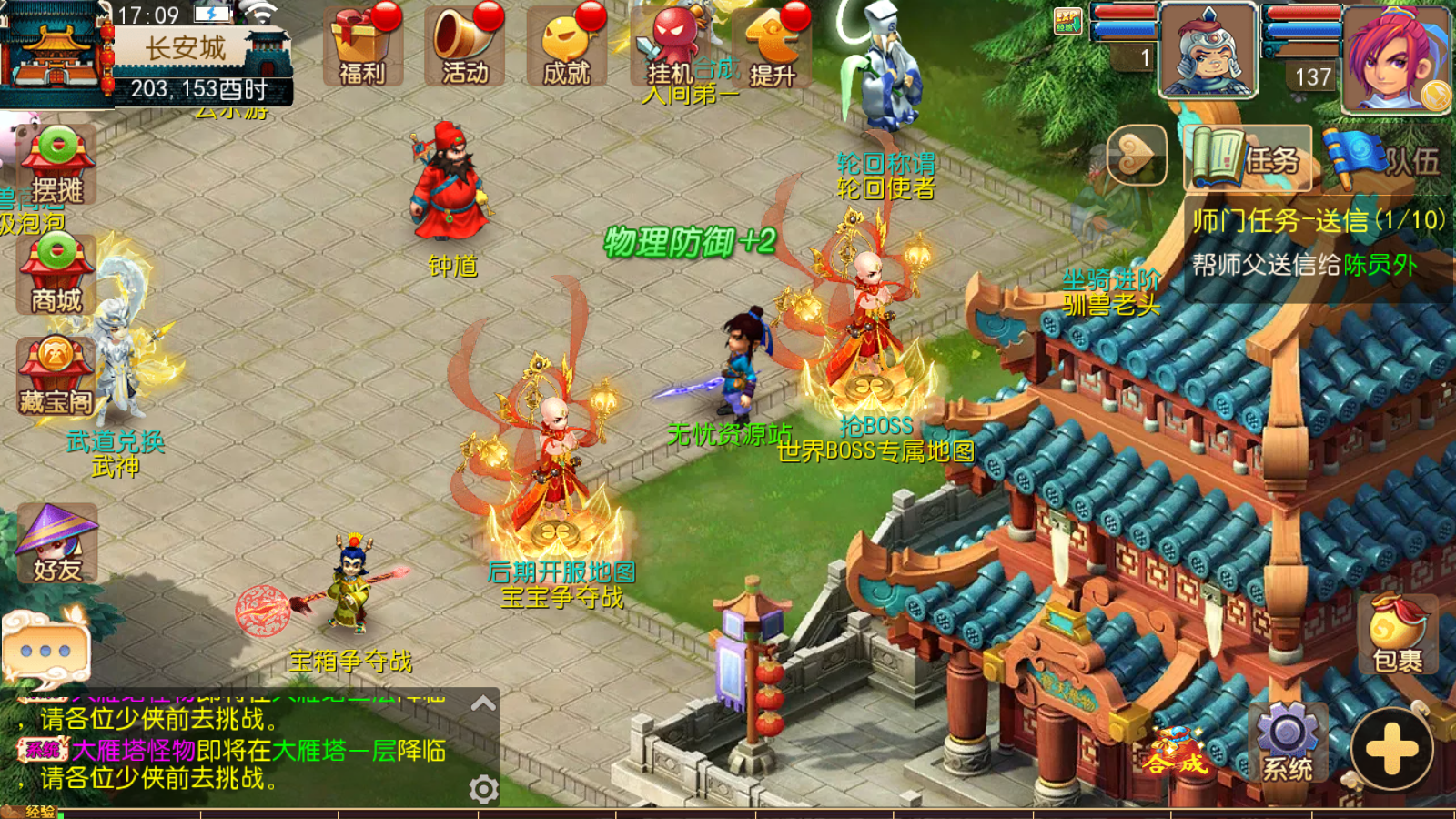The height and width of the screenshot is (819, 1456).
Task: Open the 好友 friends list
Action: pos(57,544)
